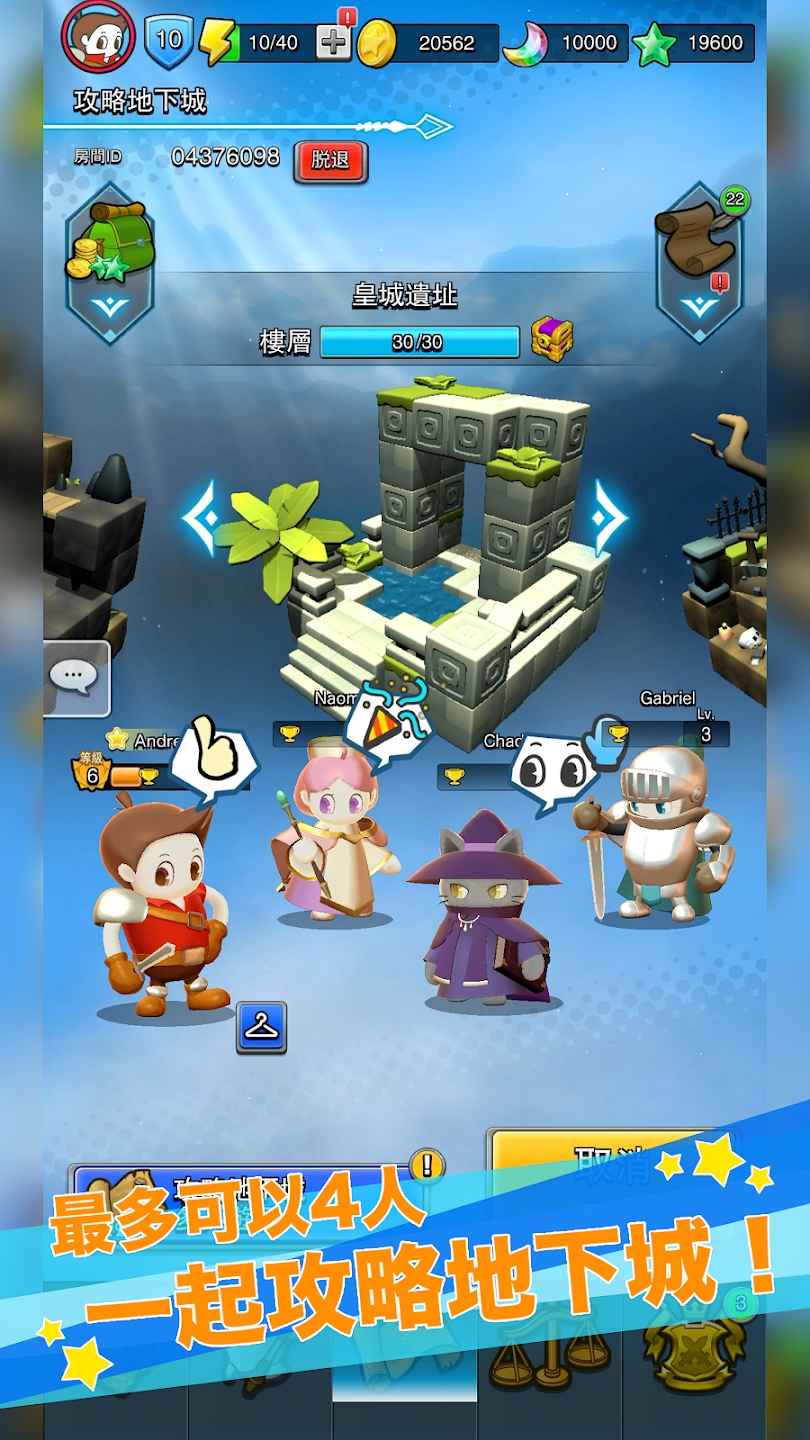Image resolution: width=810 pixels, height=1440 pixels.
Task: Select previous dungeon with left arrow
Action: click(x=198, y=517)
